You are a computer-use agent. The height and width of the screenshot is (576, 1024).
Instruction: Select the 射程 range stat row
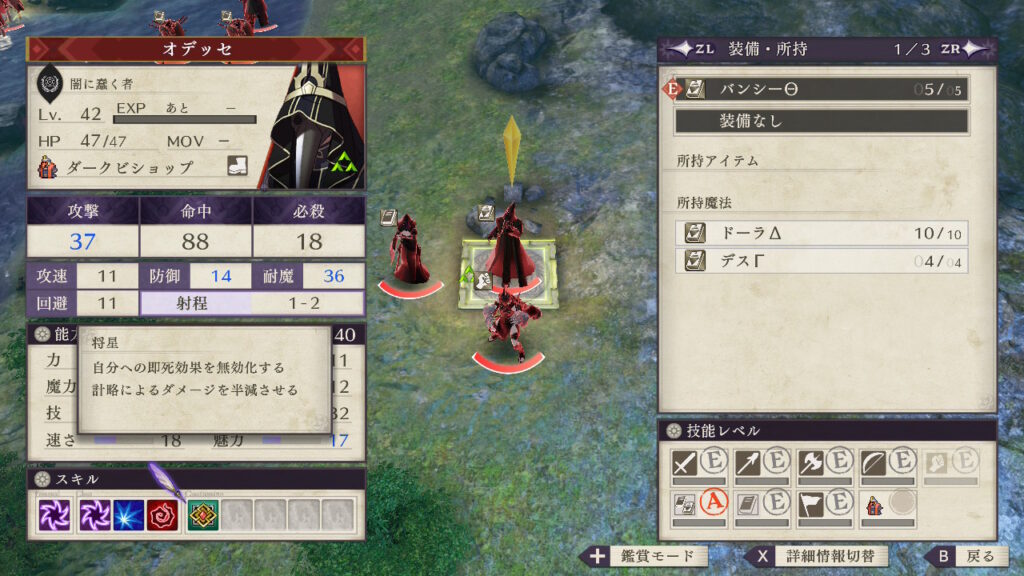coord(252,303)
